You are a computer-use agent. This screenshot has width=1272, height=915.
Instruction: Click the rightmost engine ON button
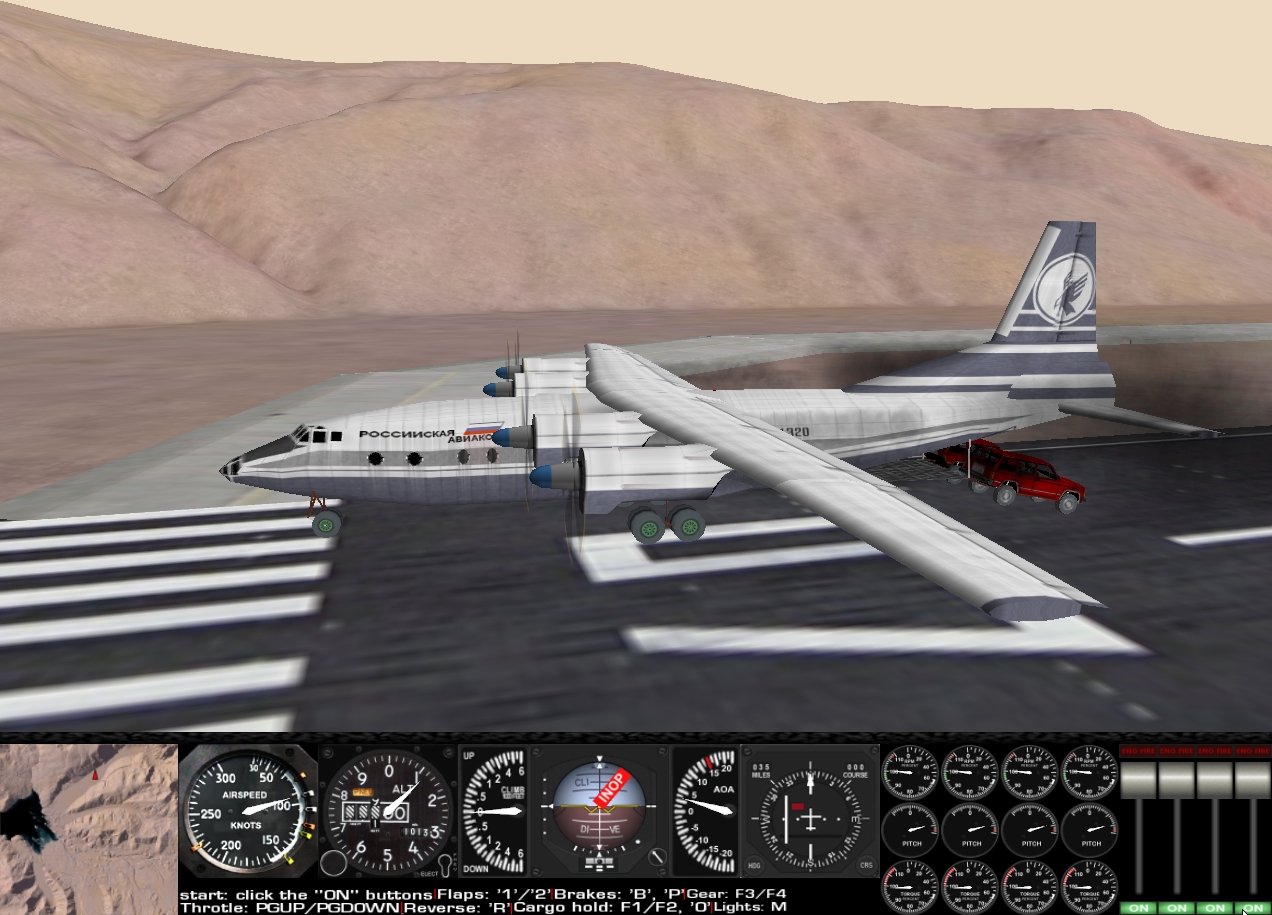click(x=1251, y=908)
